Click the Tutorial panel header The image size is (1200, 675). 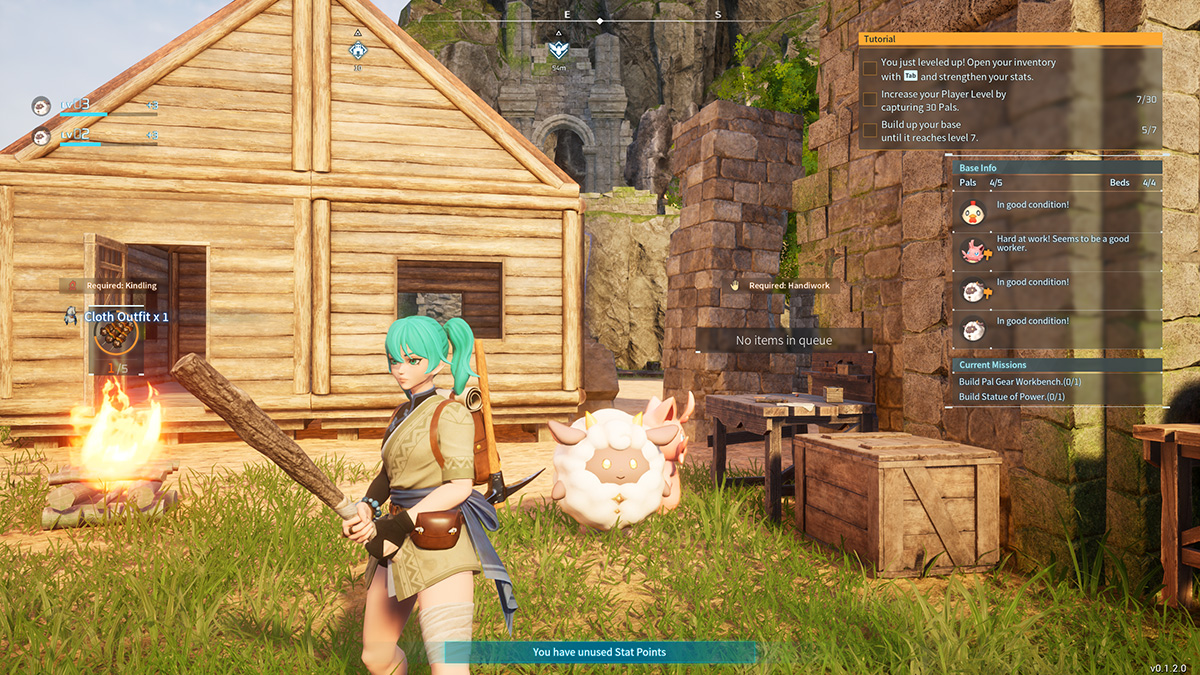click(x=1010, y=39)
